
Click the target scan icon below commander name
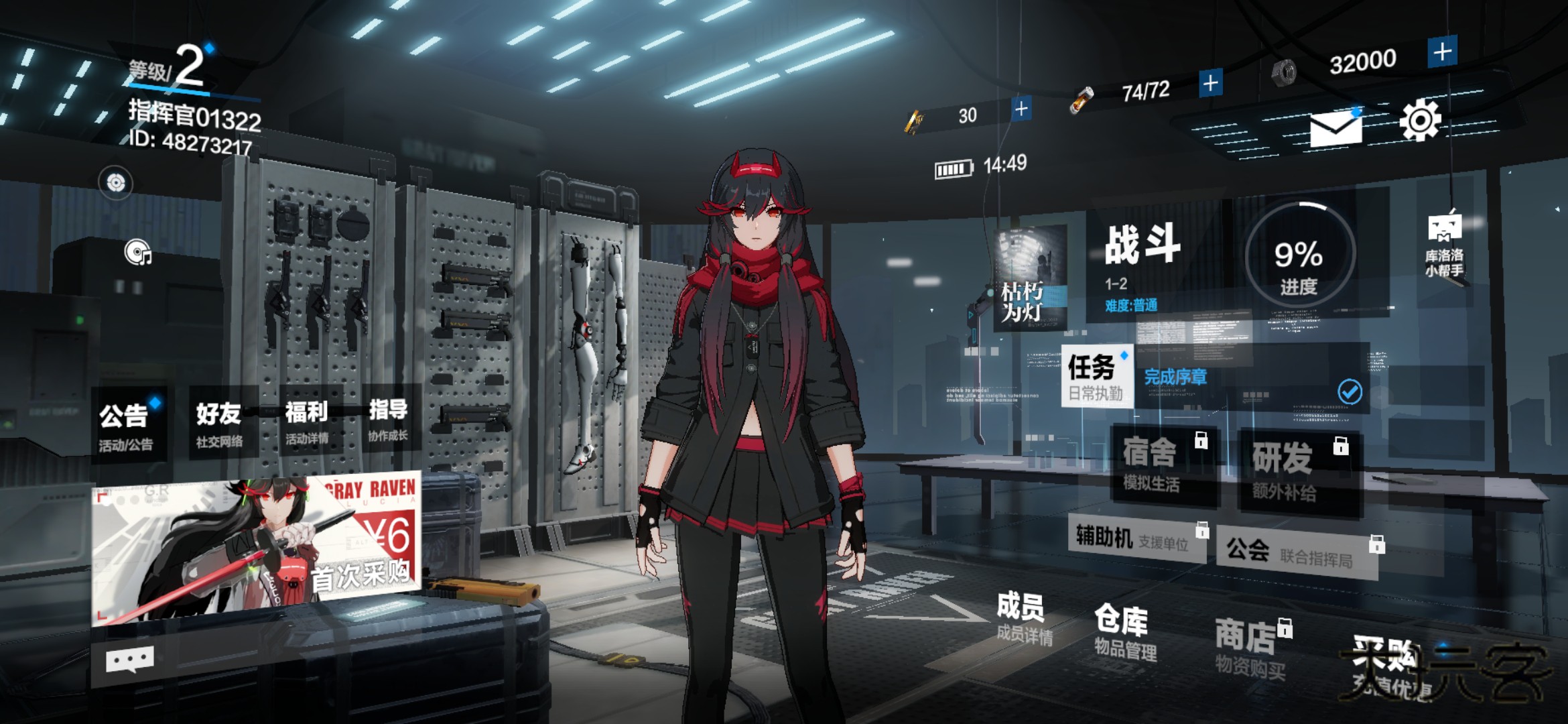[117, 182]
